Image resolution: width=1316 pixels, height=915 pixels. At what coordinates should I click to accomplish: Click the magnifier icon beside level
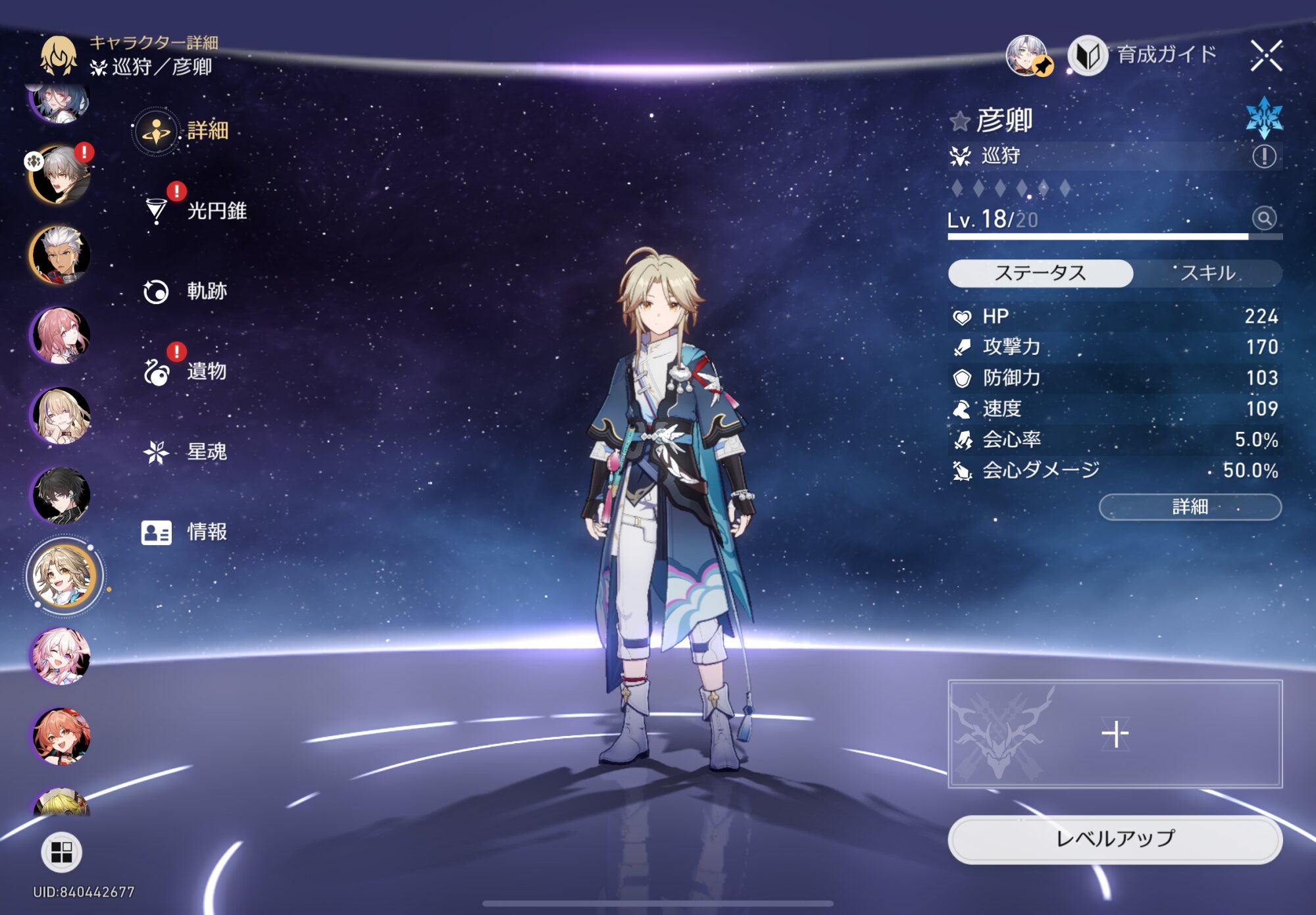pyautogui.click(x=1263, y=218)
